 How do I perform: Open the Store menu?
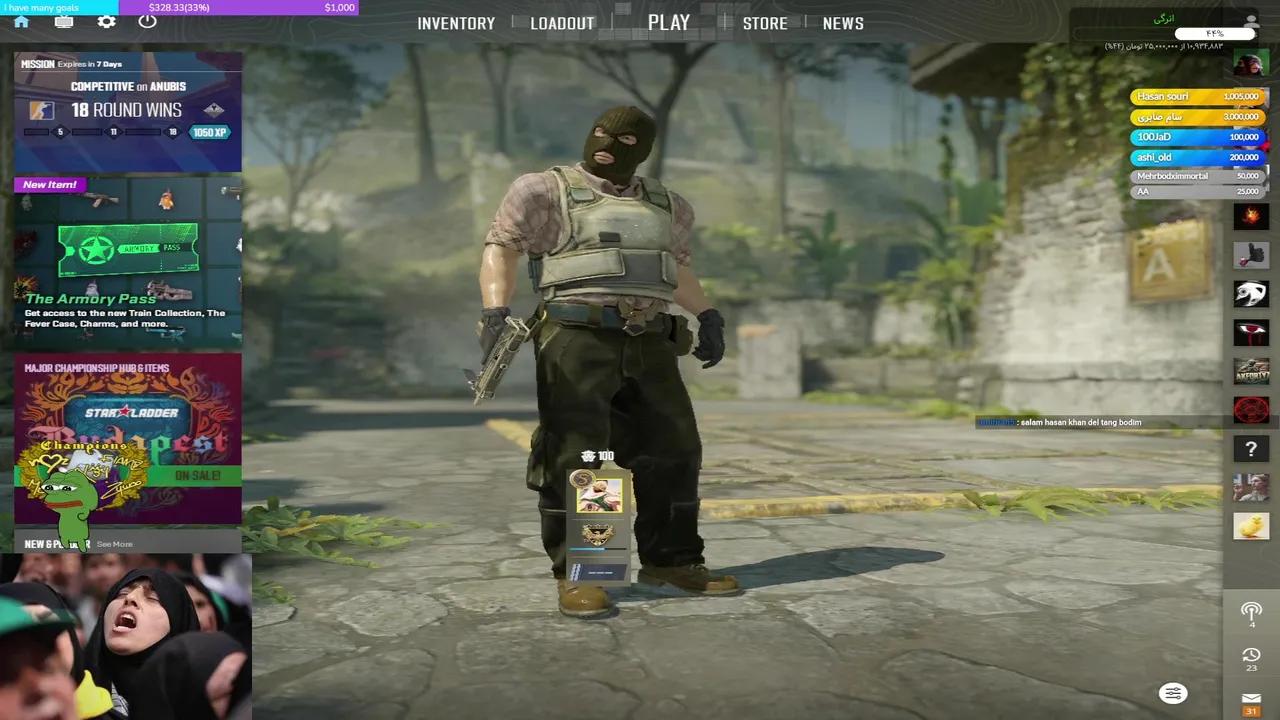(x=765, y=22)
